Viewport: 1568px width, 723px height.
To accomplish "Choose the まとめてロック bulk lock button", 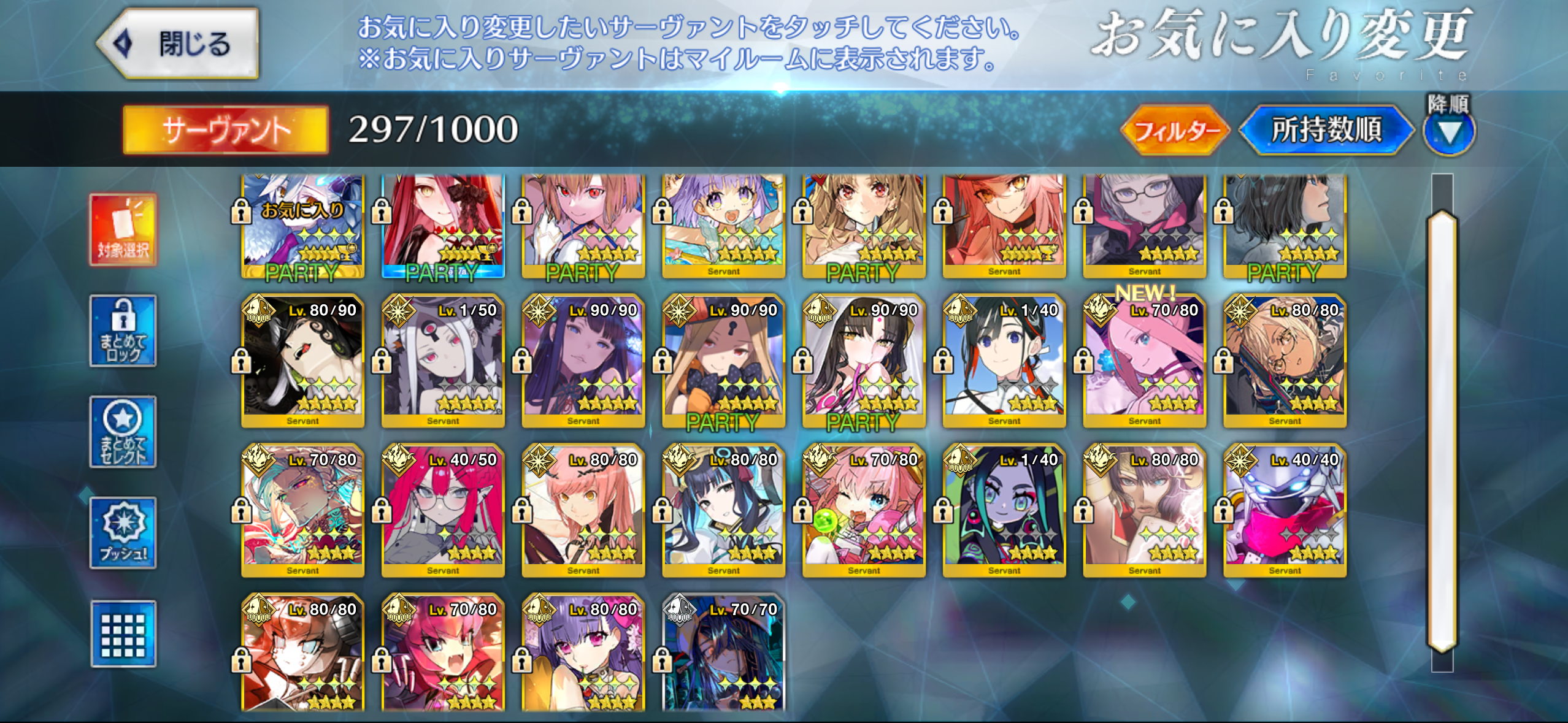I will (x=123, y=331).
